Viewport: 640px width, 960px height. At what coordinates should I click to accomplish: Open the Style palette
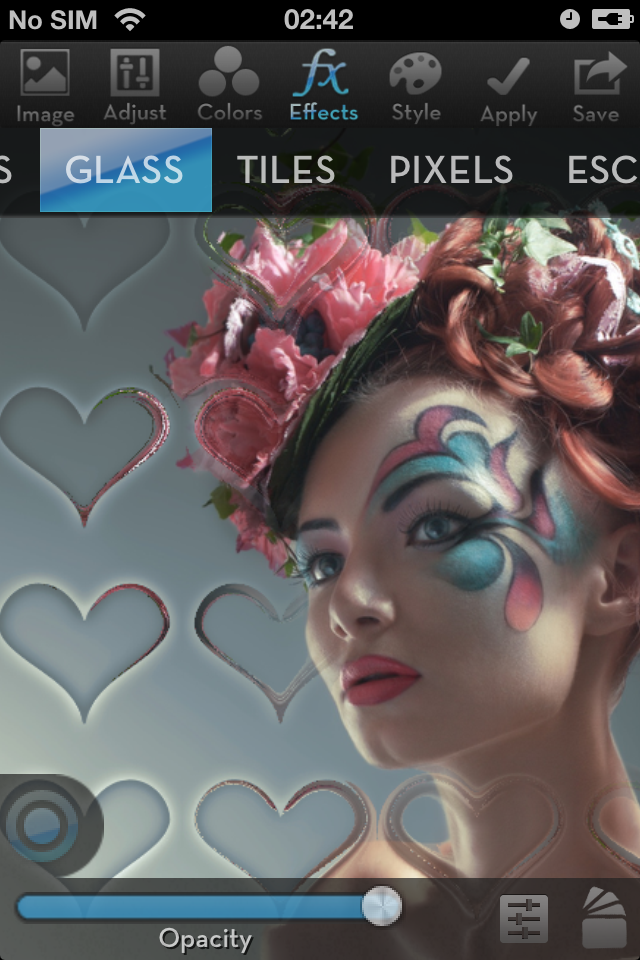pos(416,86)
